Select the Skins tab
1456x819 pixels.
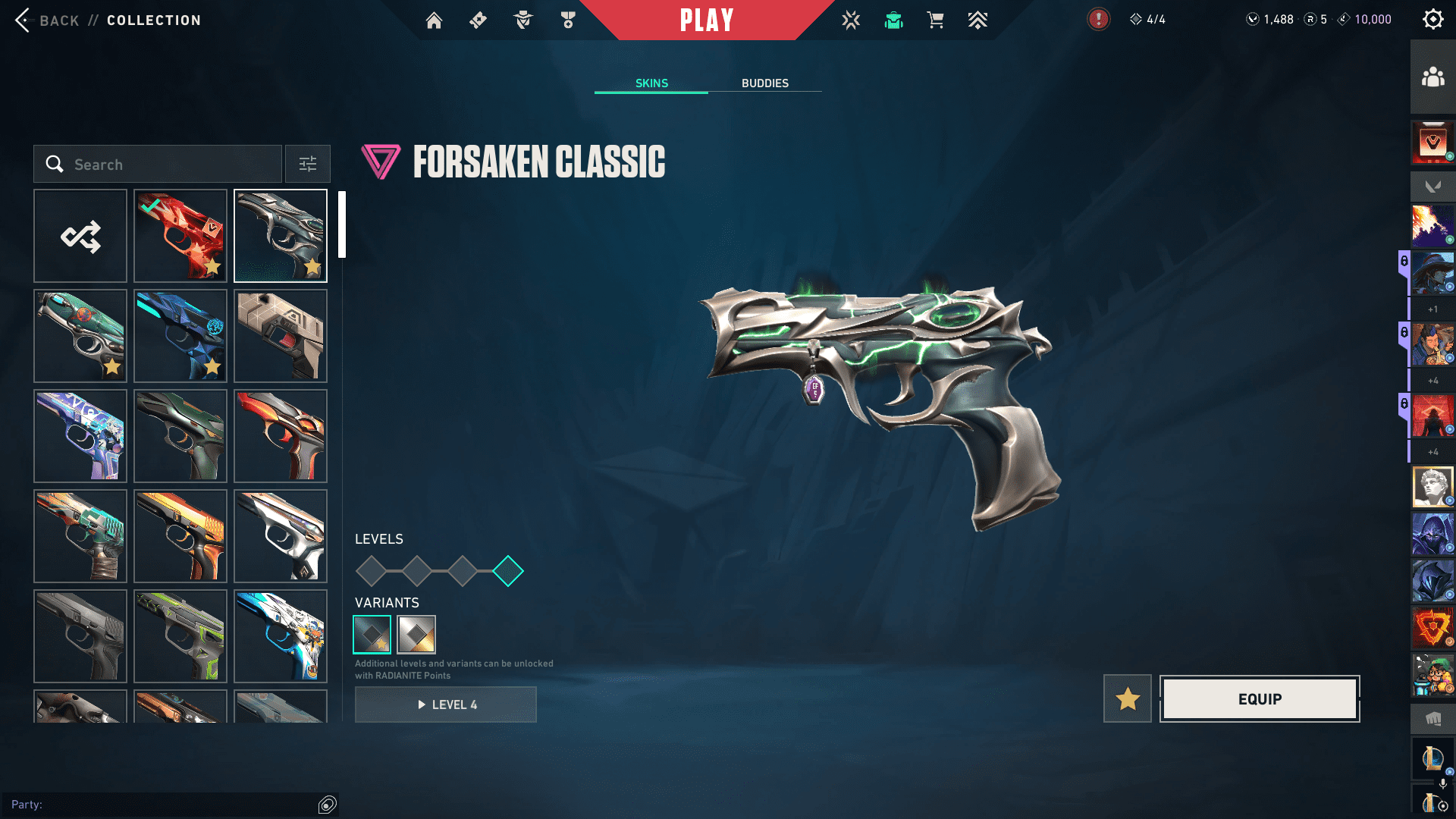[651, 83]
